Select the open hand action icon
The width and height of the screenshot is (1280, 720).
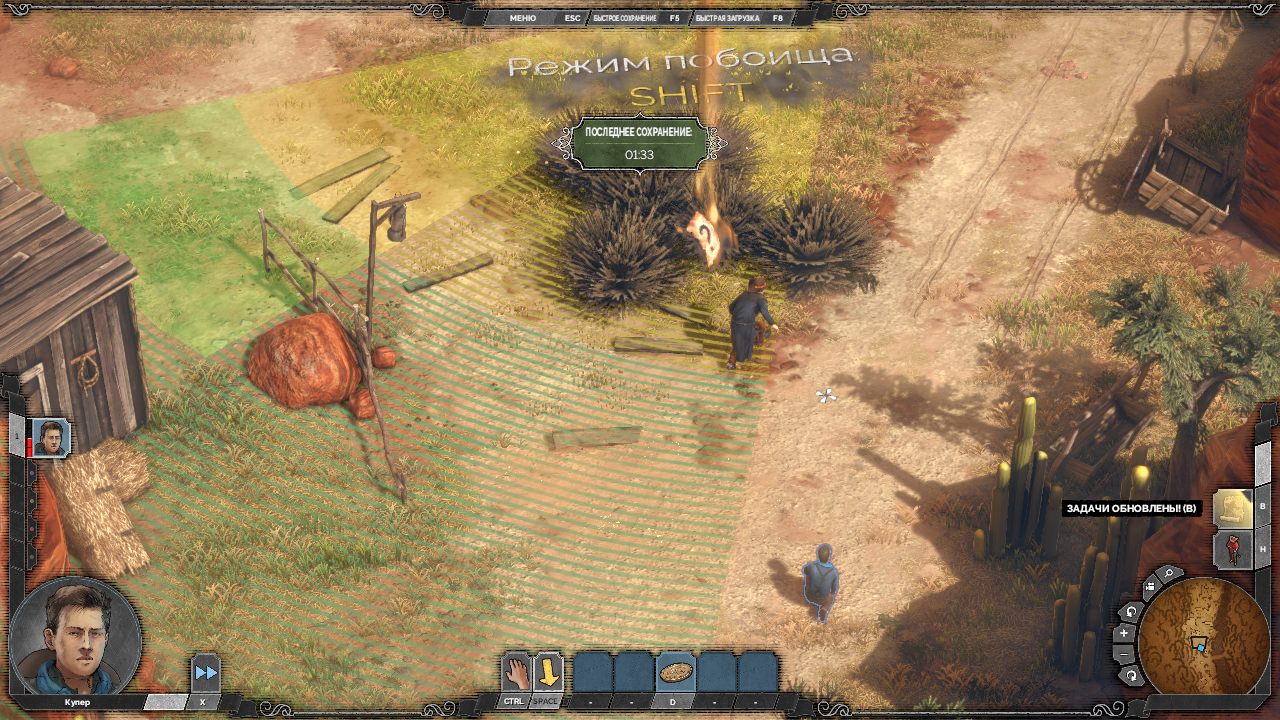tap(515, 671)
